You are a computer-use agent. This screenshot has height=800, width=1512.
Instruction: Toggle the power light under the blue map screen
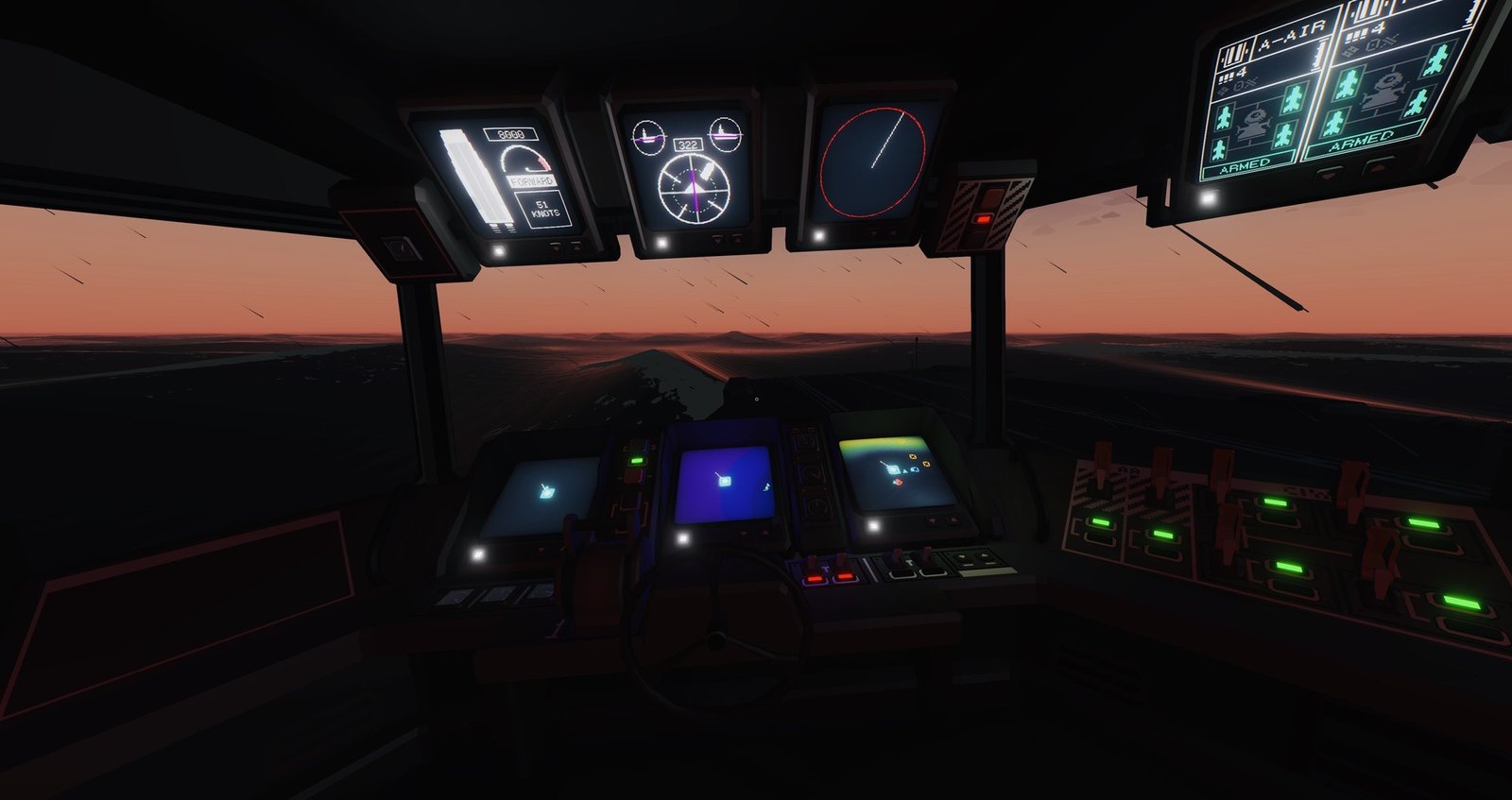[x=683, y=539]
